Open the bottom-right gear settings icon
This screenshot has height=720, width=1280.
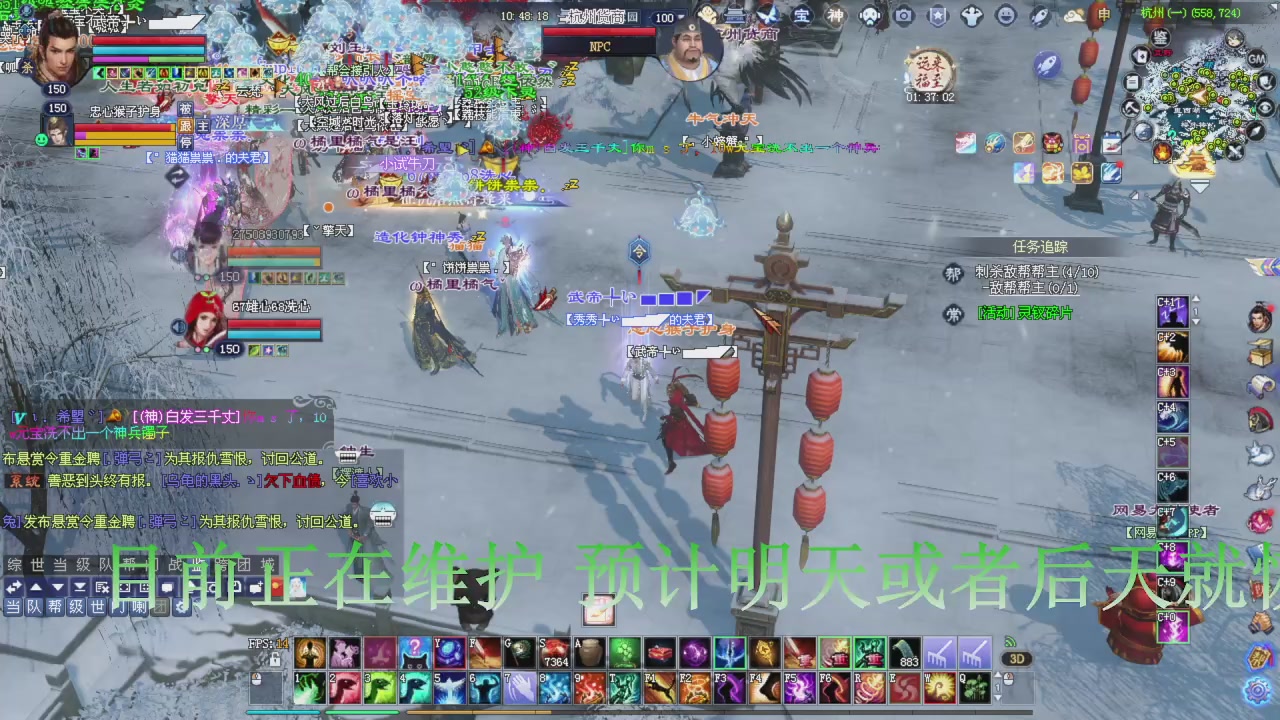(x=1258, y=690)
